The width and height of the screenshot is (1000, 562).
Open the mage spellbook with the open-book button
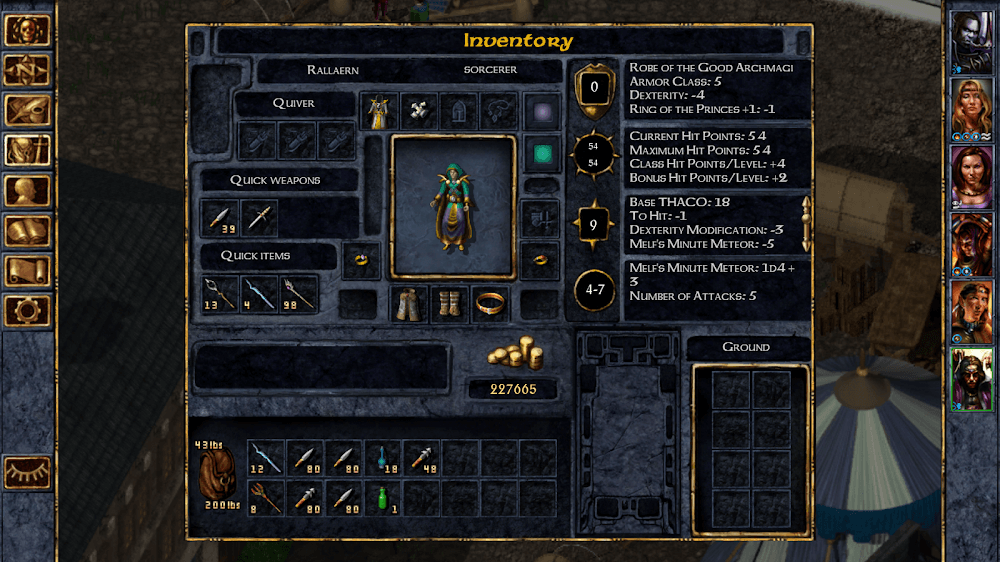click(27, 231)
